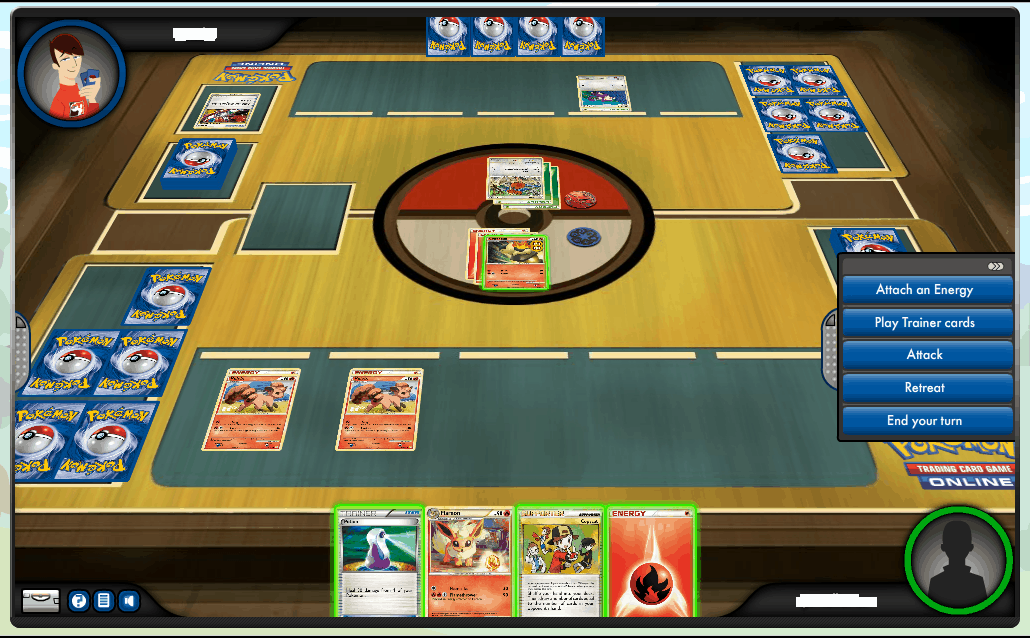Click your silhouette player avatar
1030x638 pixels.
click(958, 560)
